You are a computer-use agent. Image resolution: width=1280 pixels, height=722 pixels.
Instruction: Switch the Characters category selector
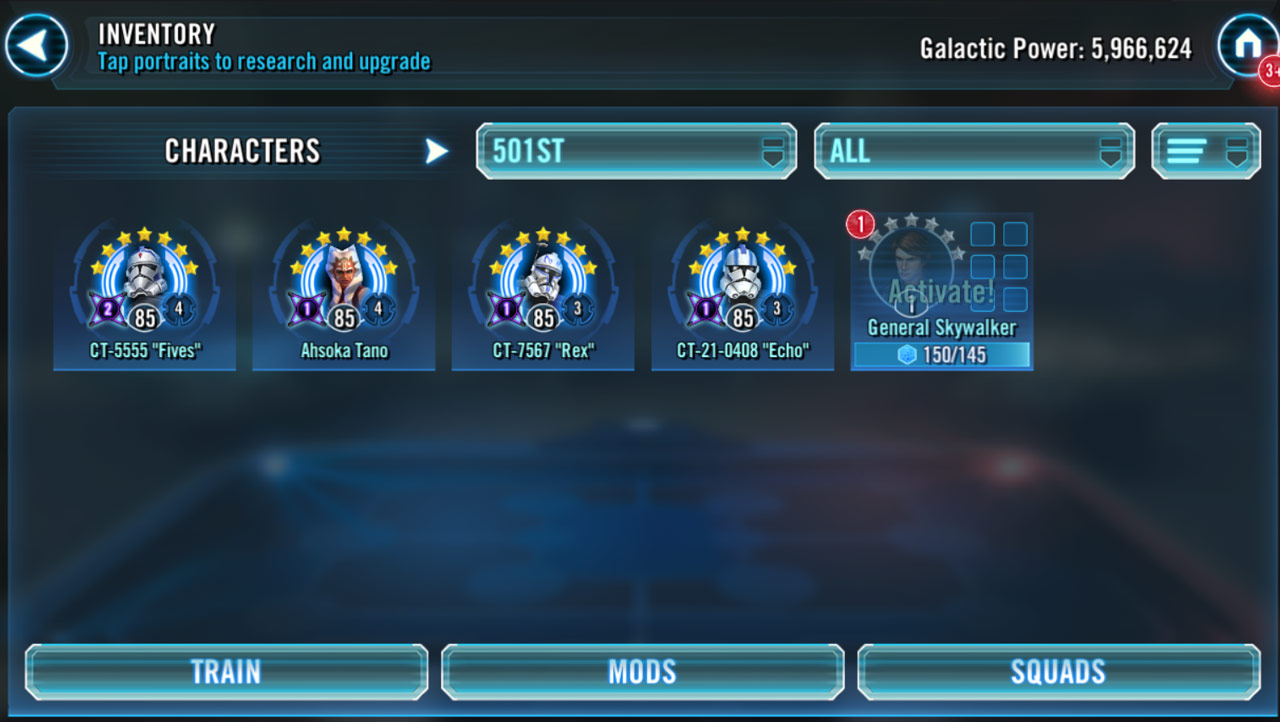click(x=436, y=151)
